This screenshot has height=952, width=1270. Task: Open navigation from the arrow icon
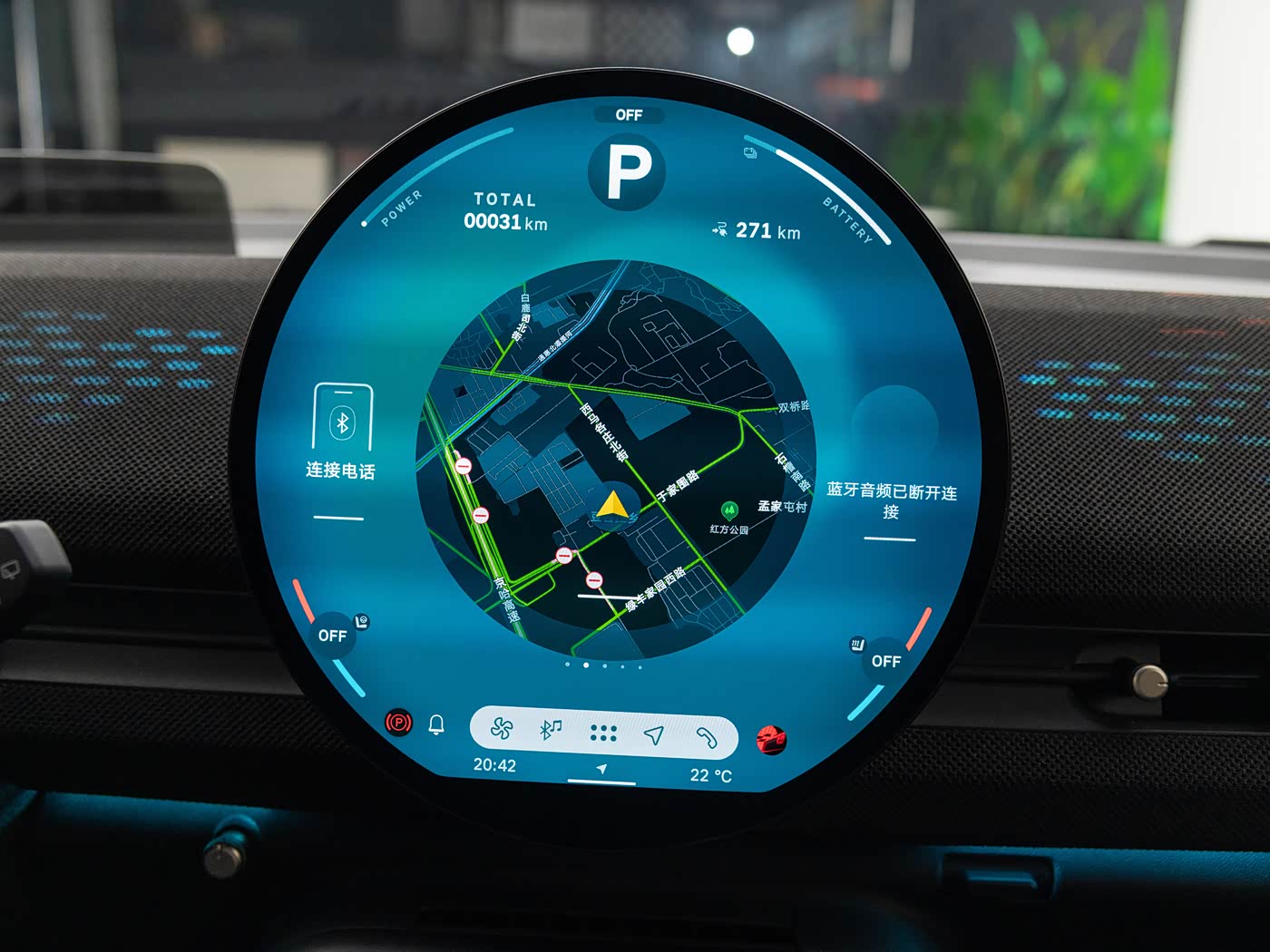654,734
